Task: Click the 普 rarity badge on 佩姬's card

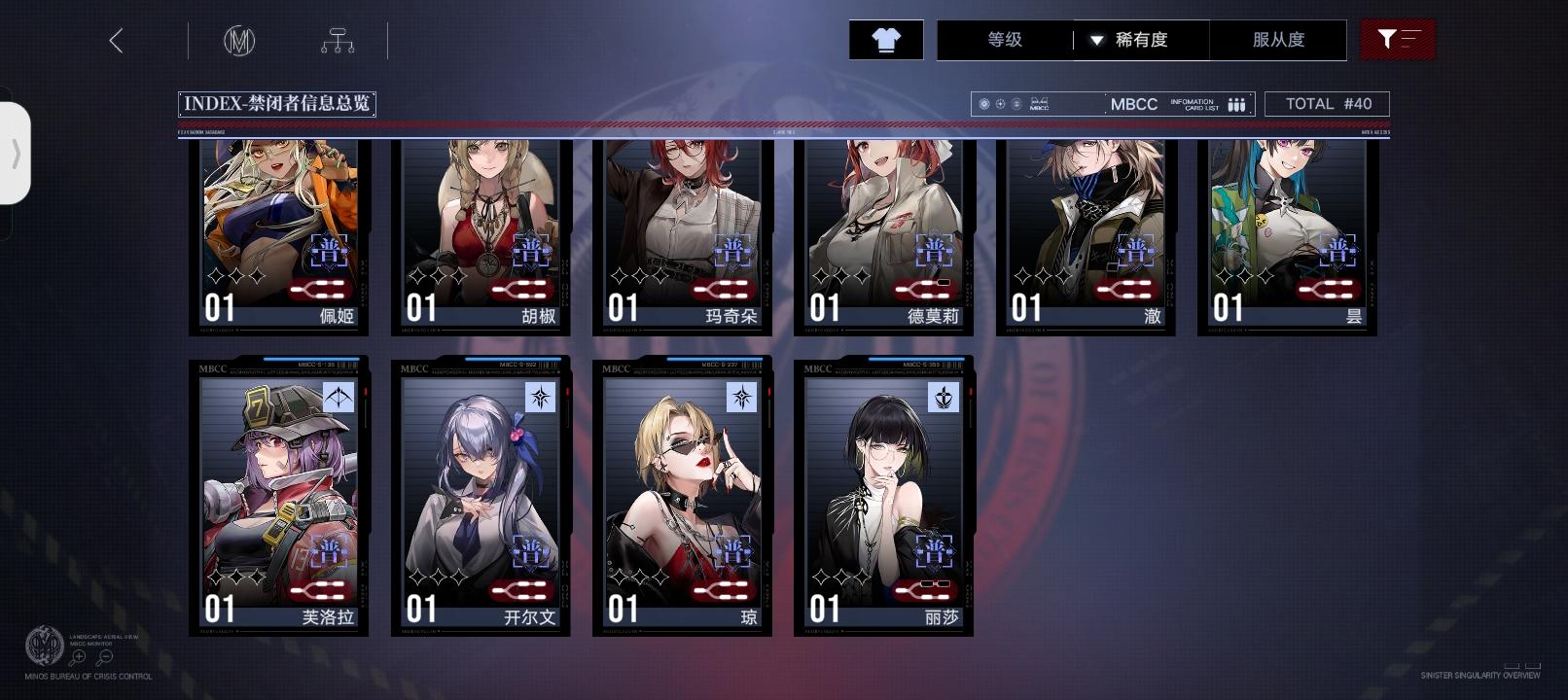Action: [331, 250]
